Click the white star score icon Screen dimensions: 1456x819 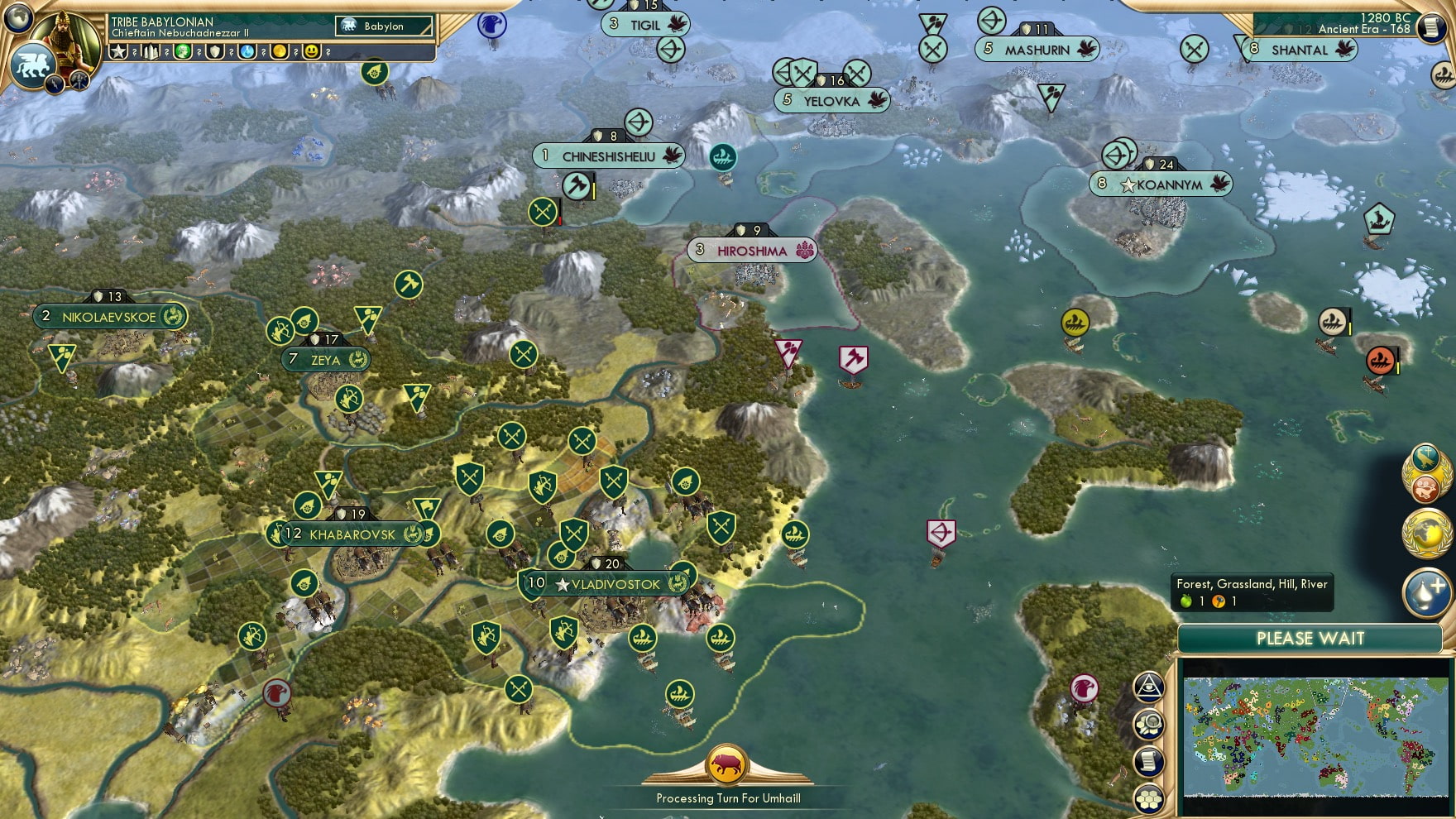pos(119,51)
